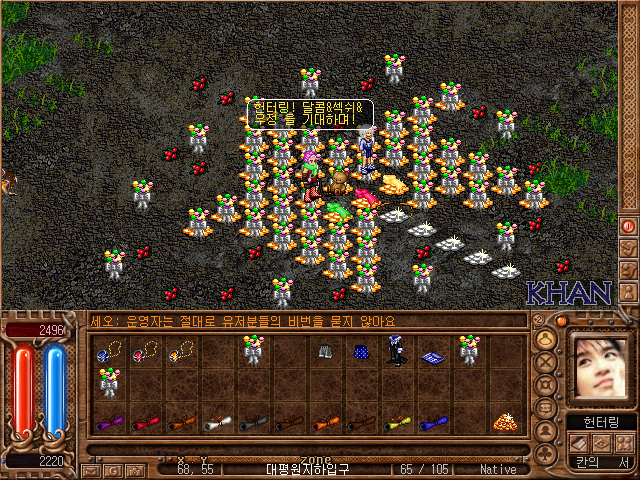The width and height of the screenshot is (640, 480).
Task: Select the gold coin pile slot
Action: pyautogui.click(x=504, y=422)
